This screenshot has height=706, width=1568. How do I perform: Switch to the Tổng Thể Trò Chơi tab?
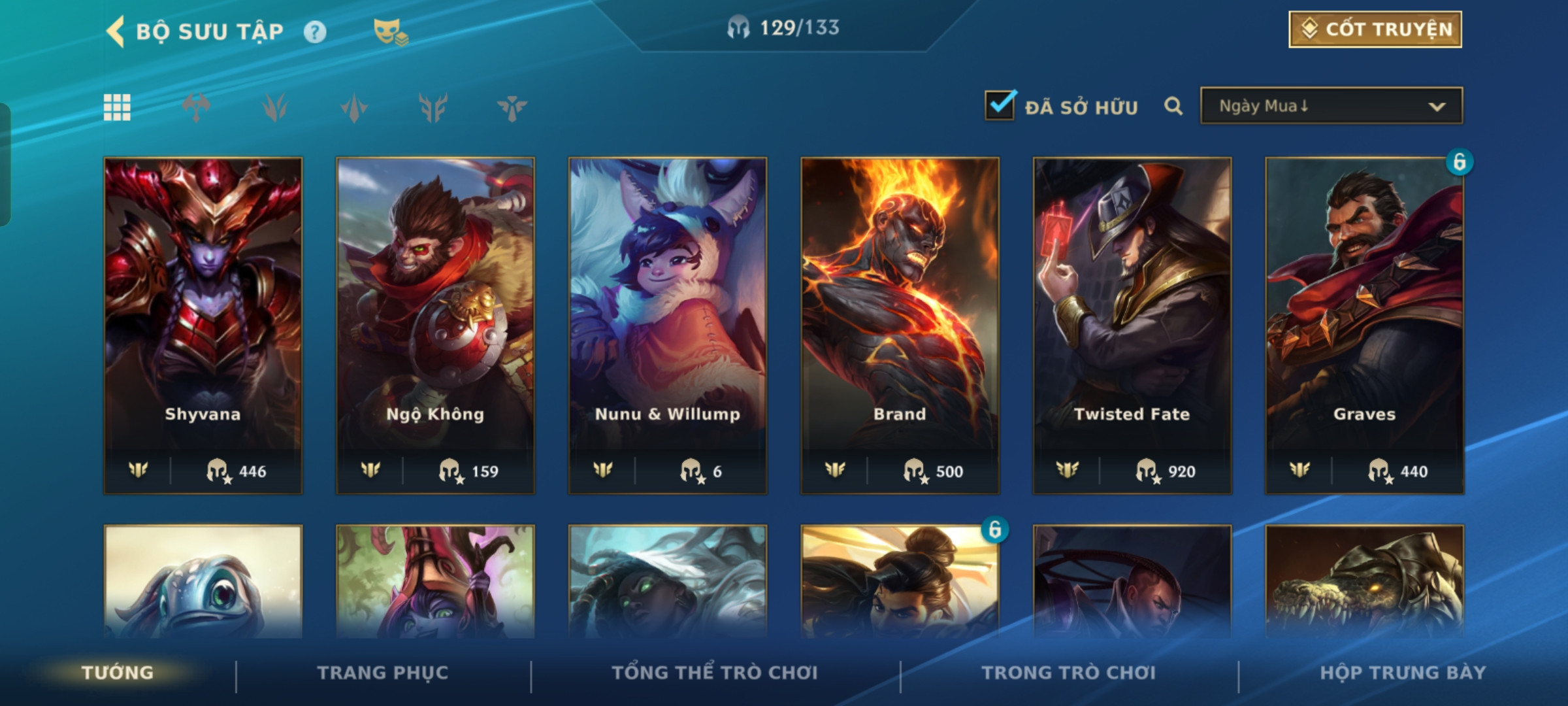pyautogui.click(x=715, y=673)
